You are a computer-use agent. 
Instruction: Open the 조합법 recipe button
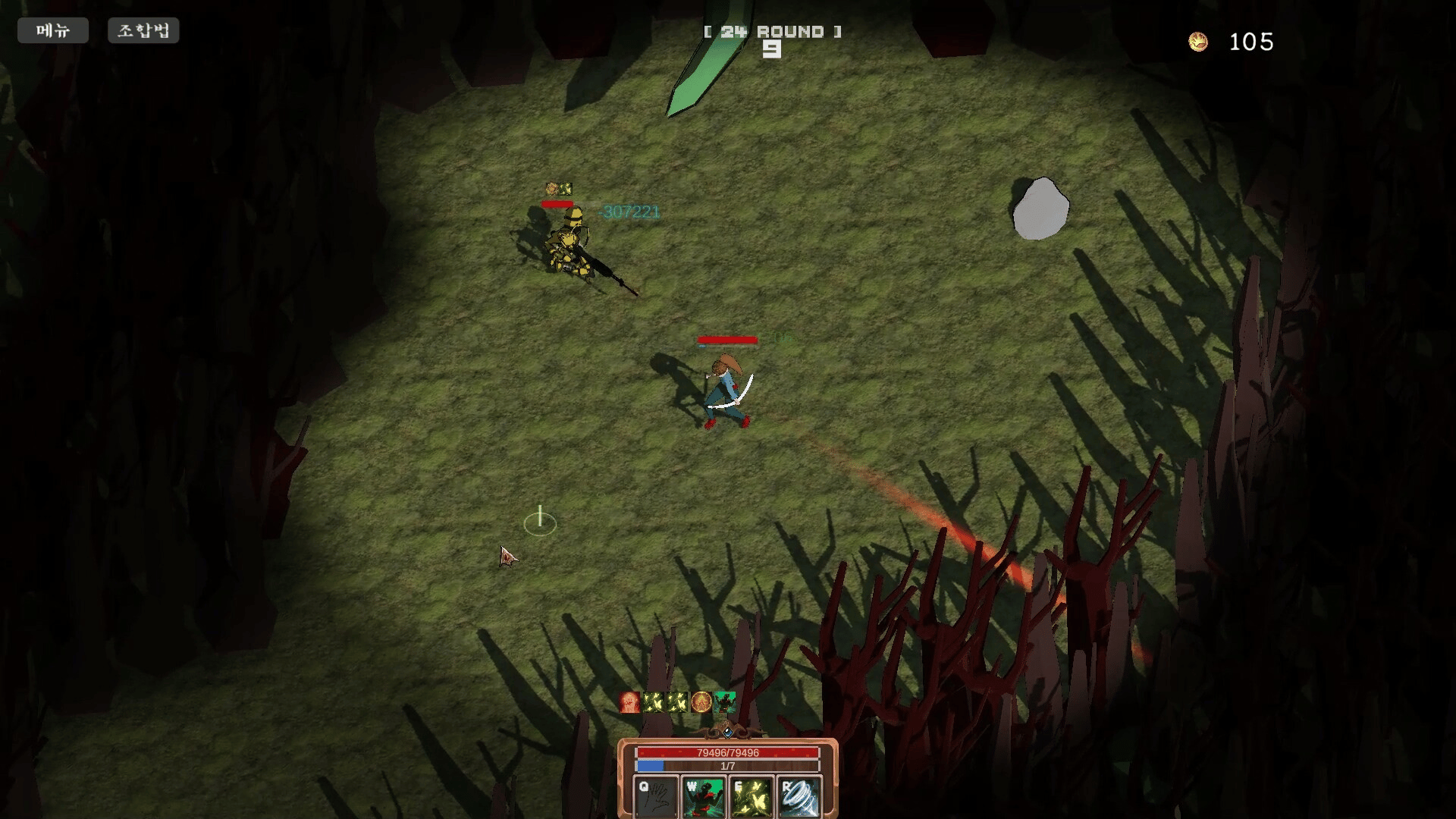click(x=143, y=30)
